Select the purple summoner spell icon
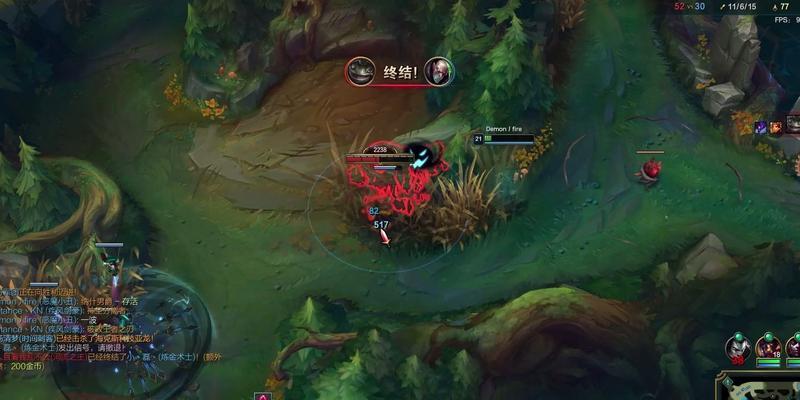Image resolution: width=800 pixels, height=400 pixels. point(761,127)
